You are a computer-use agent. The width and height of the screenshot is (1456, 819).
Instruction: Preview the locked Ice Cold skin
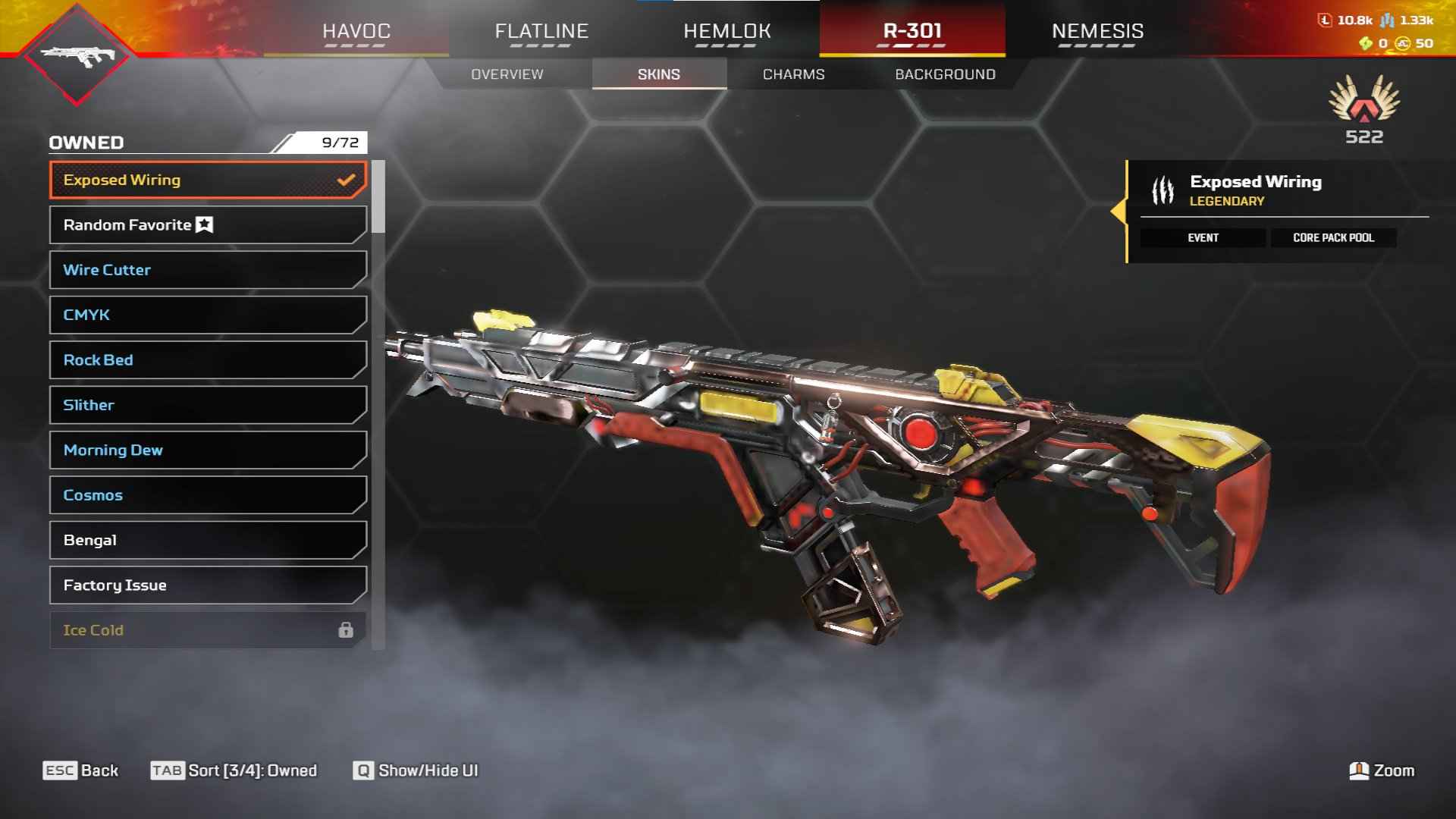[208, 630]
